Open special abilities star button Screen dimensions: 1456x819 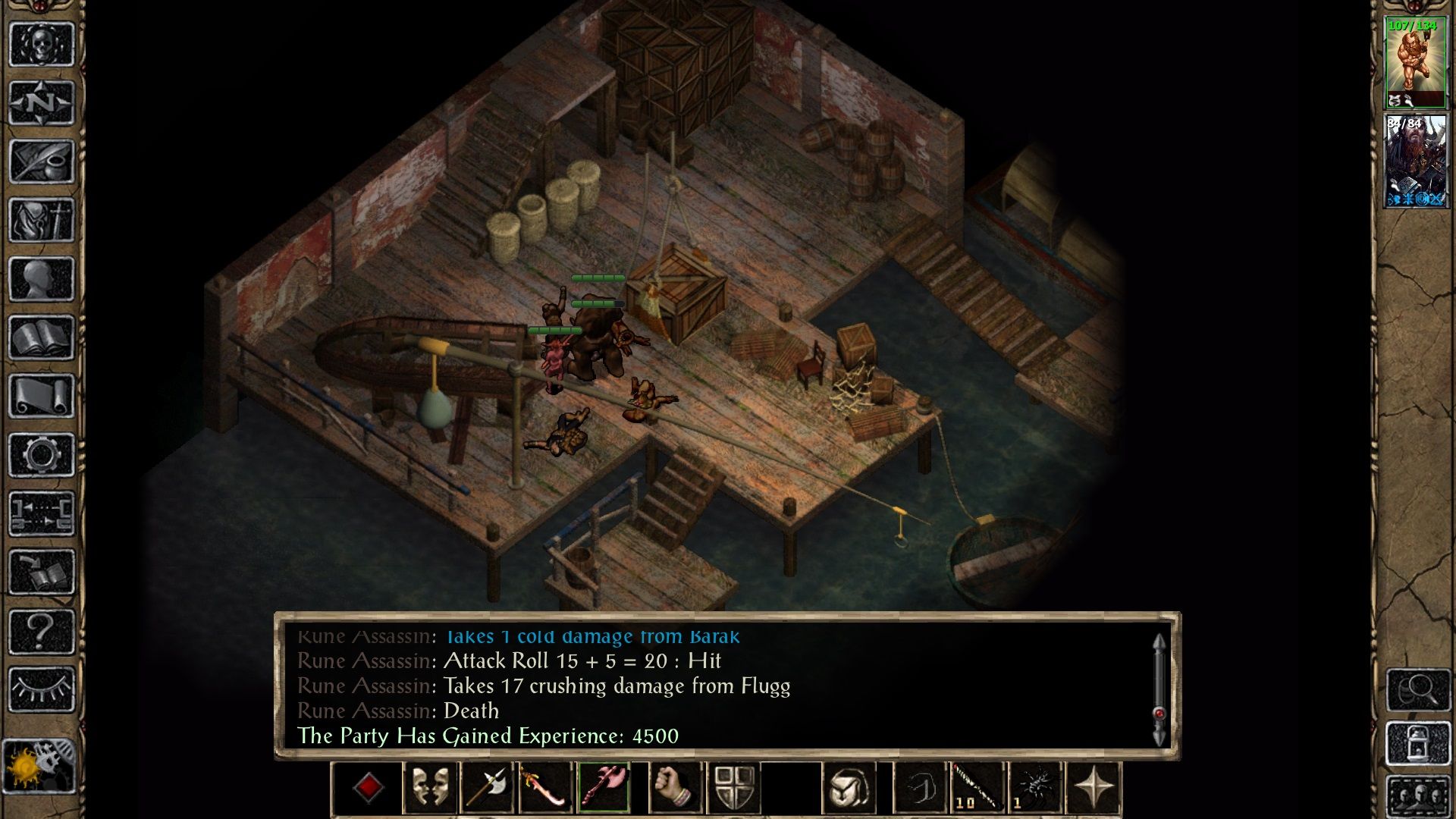point(1093,788)
